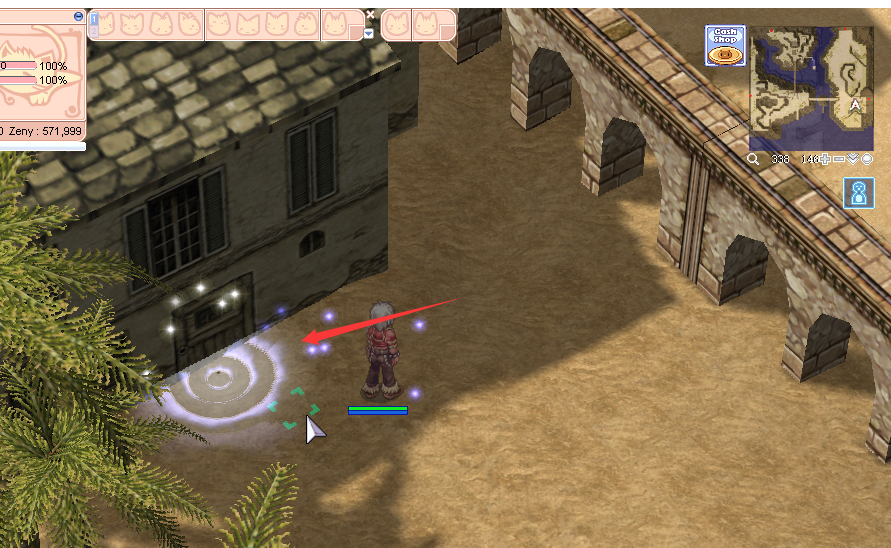Image resolution: width=891 pixels, height=548 pixels.
Task: Zoom out the minimap with minus button
Action: (x=839, y=159)
